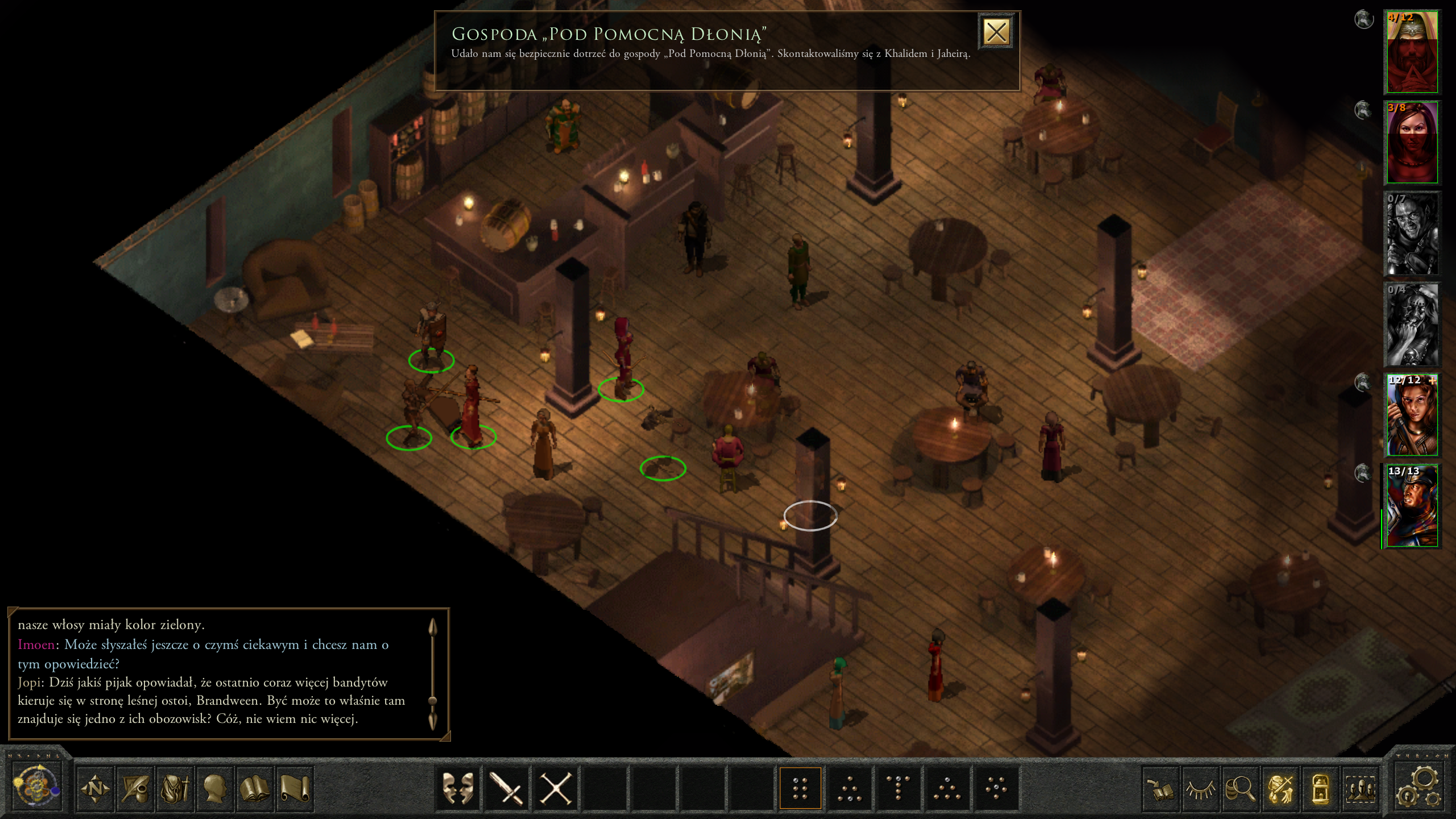Open the options menu via the gears icon
1456x819 pixels.
[1420, 787]
